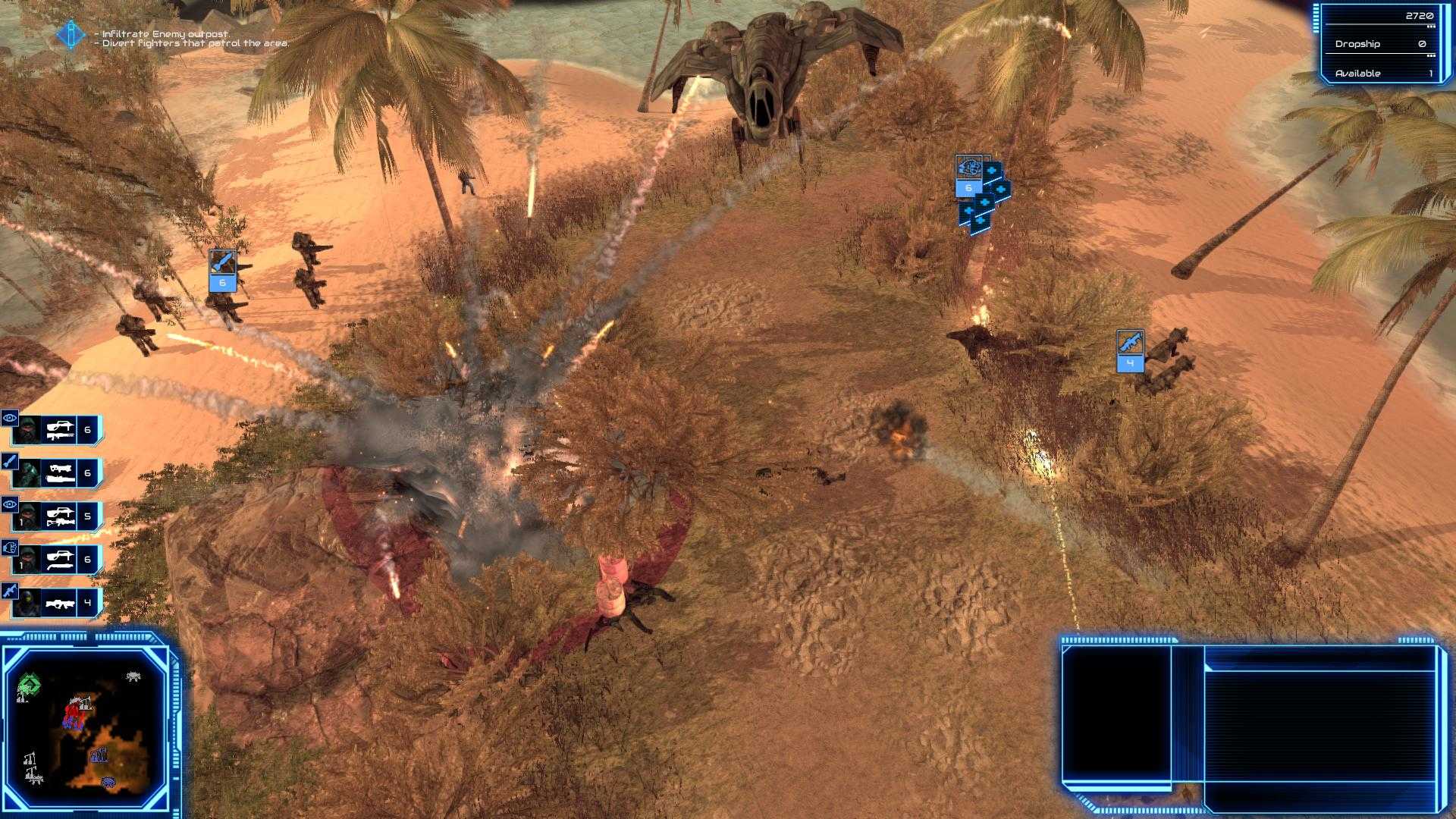Click the green marker on the minimap
The height and width of the screenshot is (819, 1456).
click(29, 683)
